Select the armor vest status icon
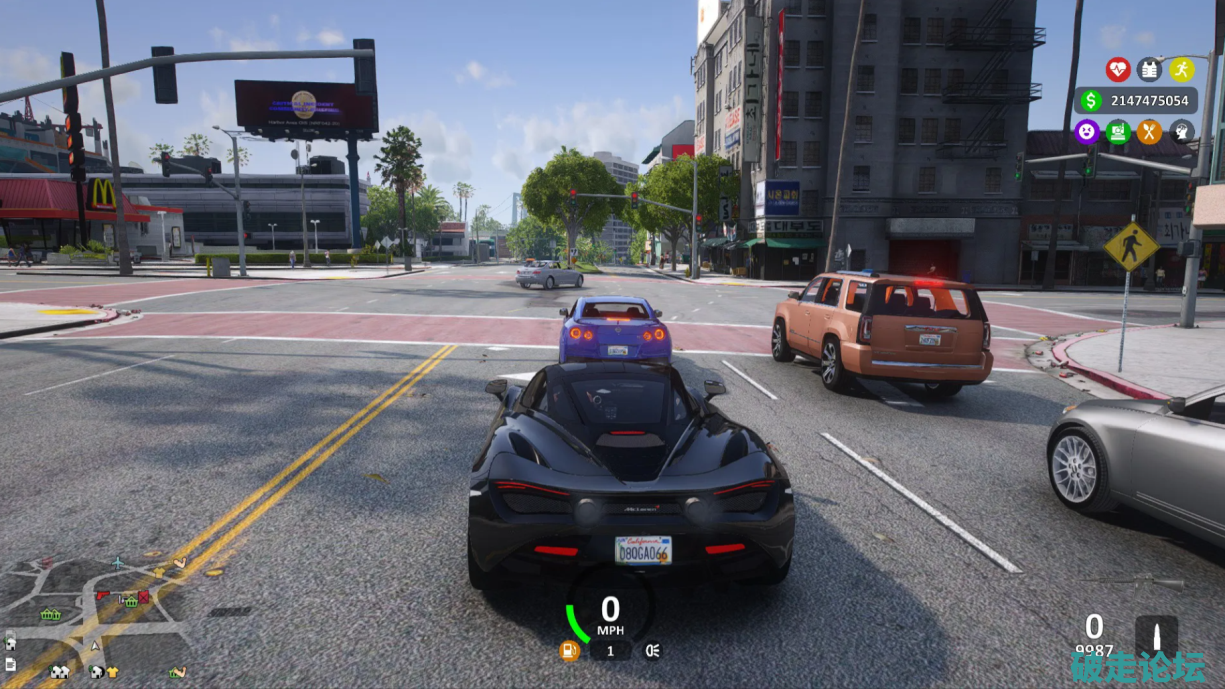The height and width of the screenshot is (689, 1225). pos(1149,69)
